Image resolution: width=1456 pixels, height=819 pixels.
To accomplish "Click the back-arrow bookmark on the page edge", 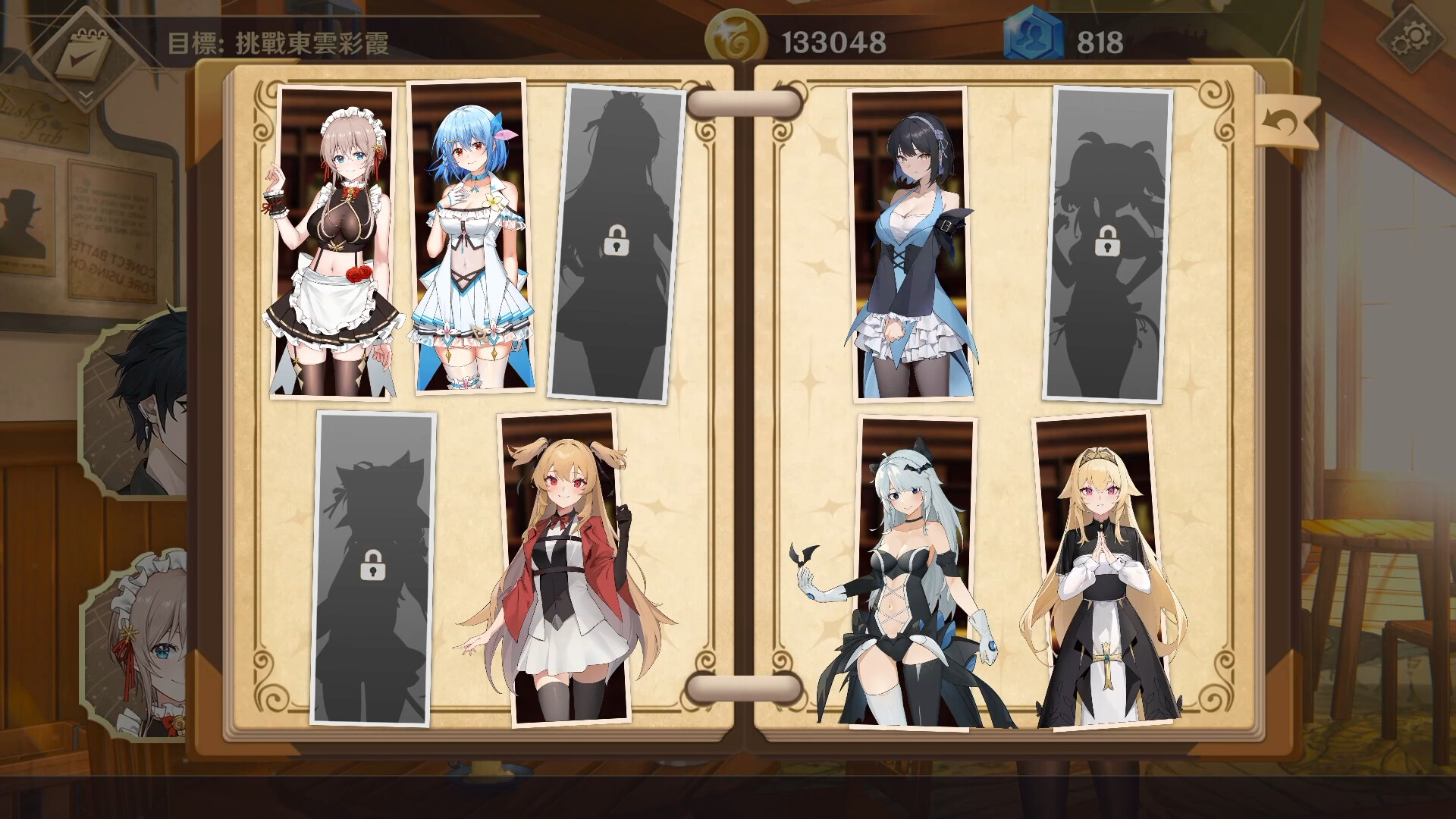I will click(1285, 121).
